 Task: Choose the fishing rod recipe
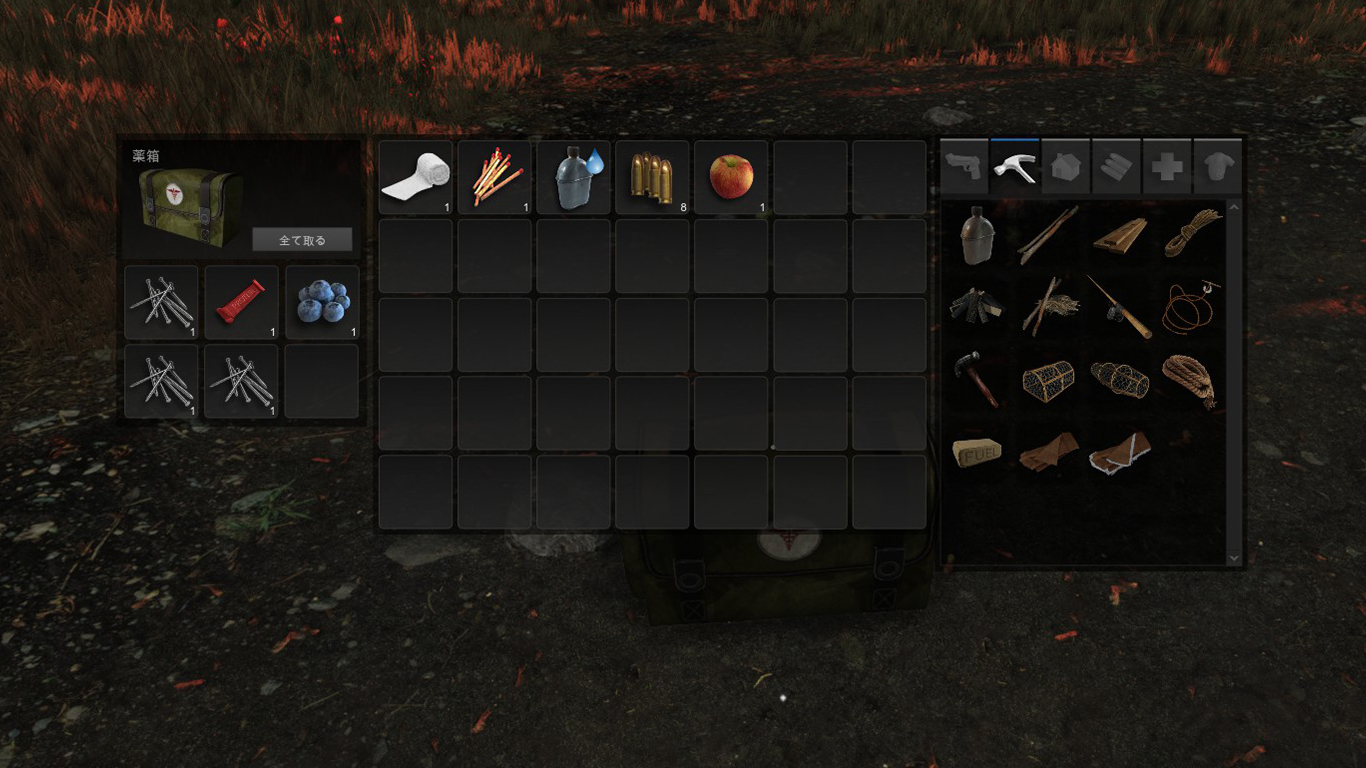coord(1119,305)
